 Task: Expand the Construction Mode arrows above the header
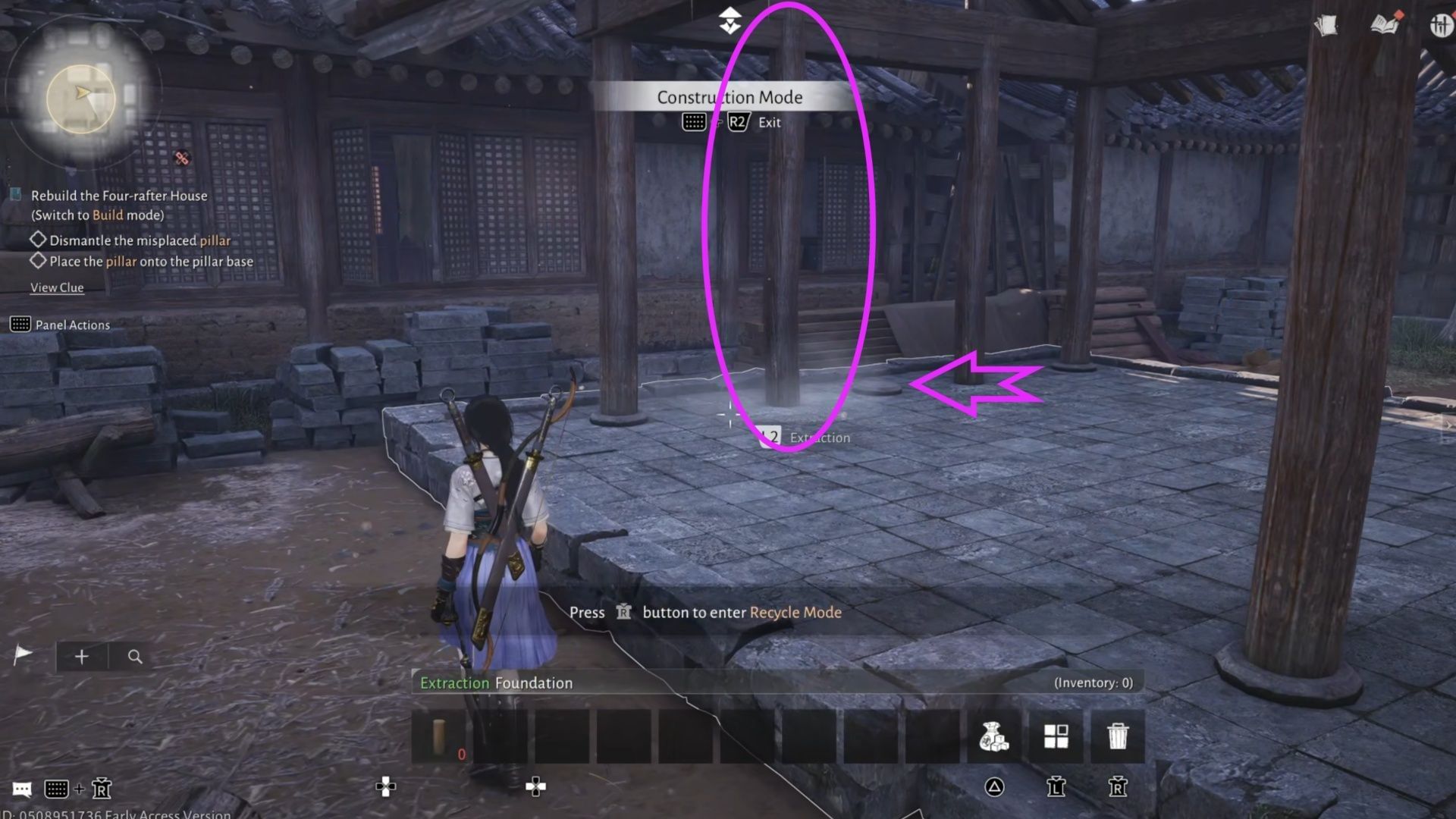pyautogui.click(x=730, y=19)
